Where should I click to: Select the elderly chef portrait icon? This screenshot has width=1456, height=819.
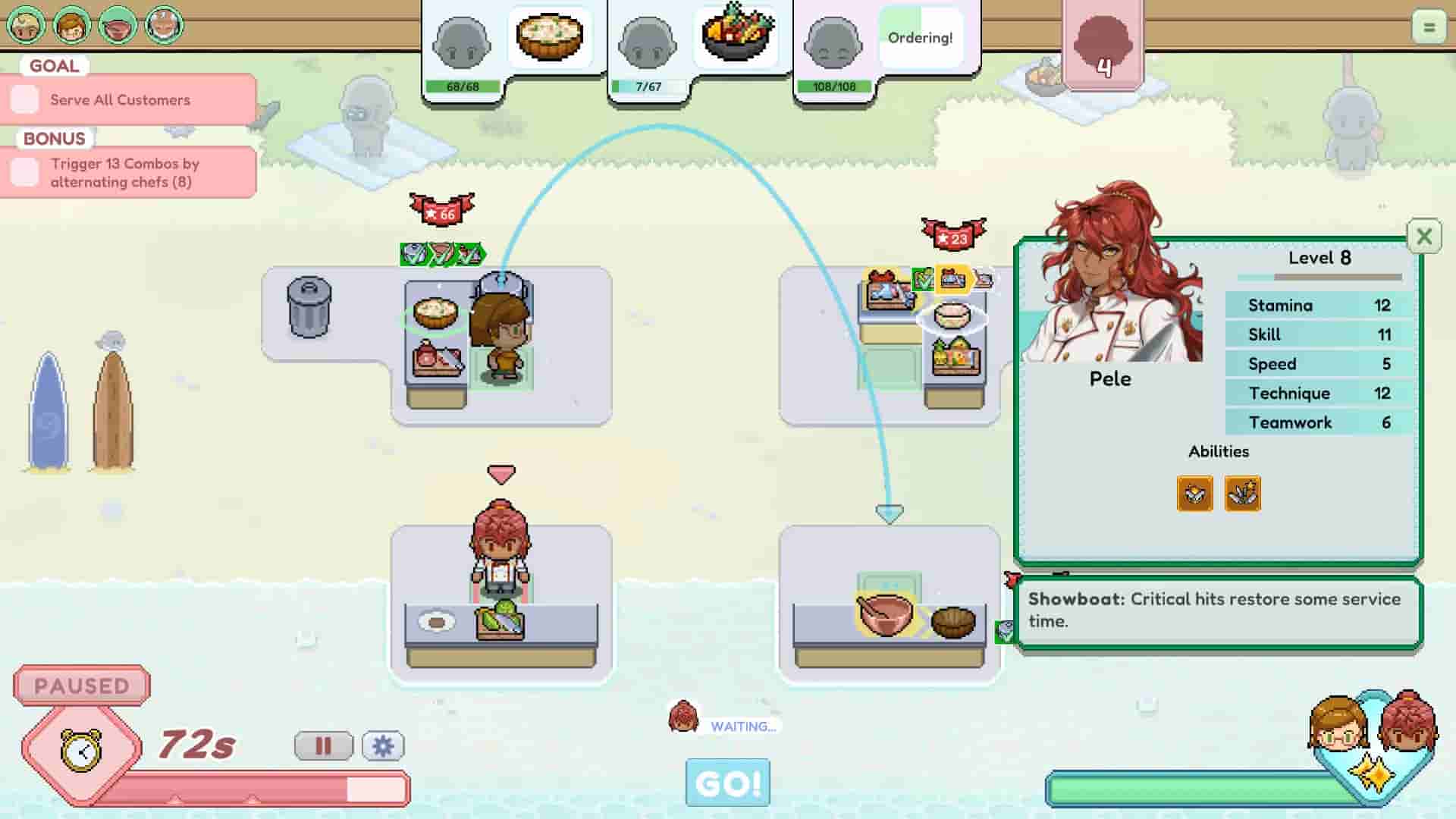point(162,25)
